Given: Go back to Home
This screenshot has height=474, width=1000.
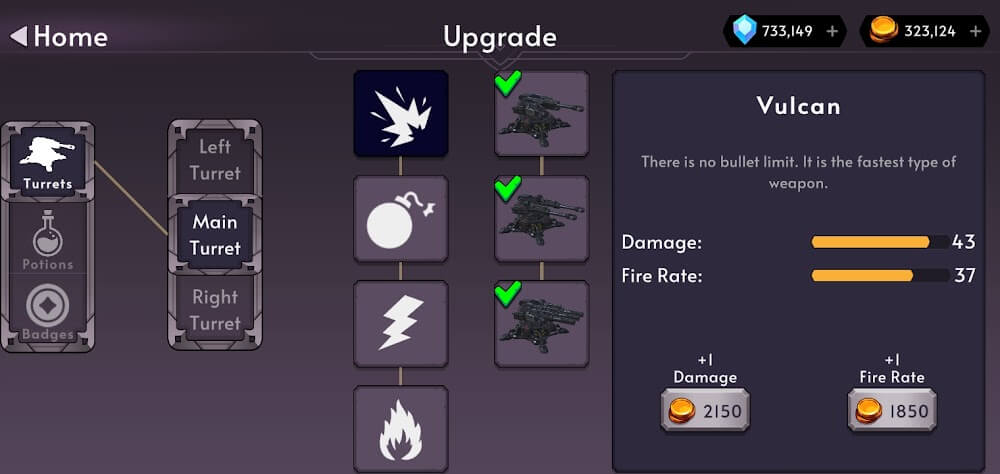Looking at the screenshot, I should coord(58,37).
